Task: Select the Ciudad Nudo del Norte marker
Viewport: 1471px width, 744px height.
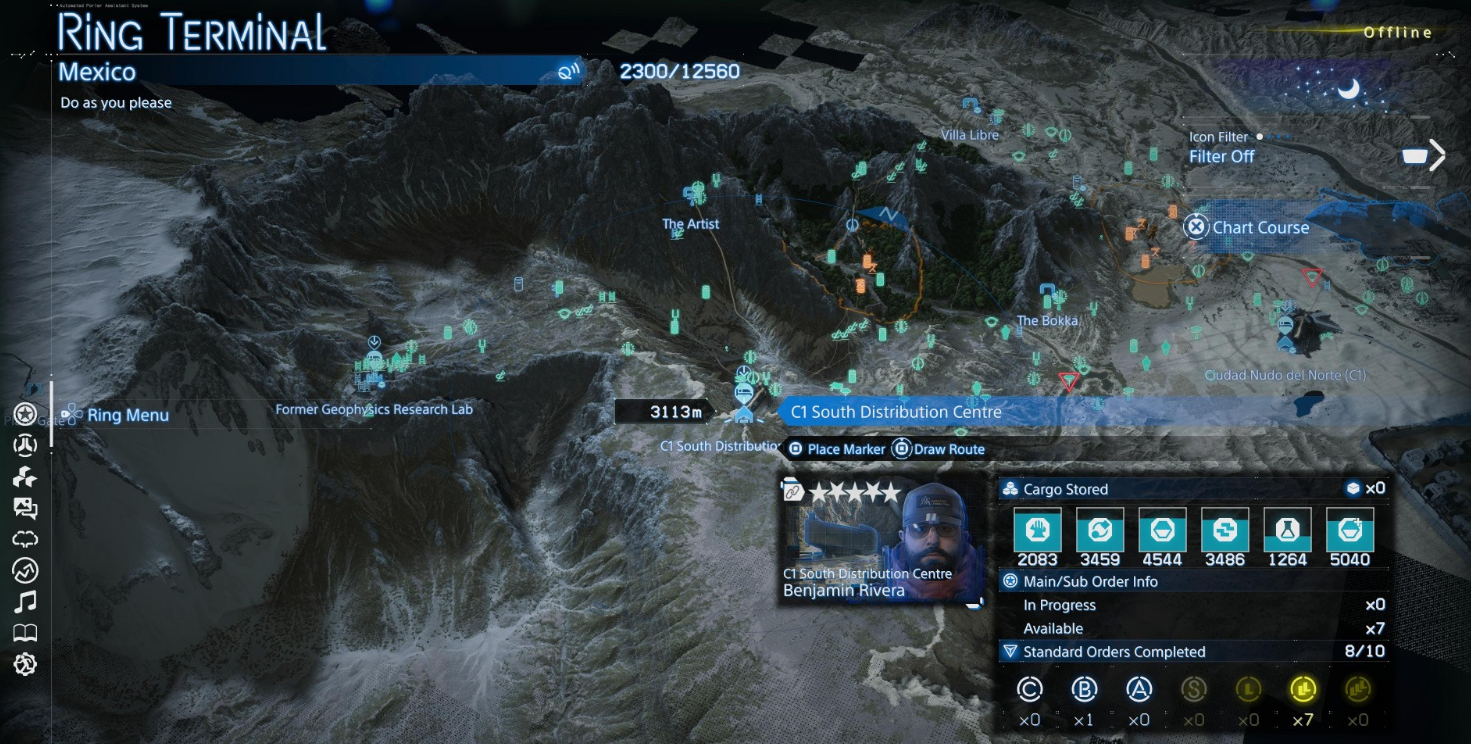Action: (1287, 332)
